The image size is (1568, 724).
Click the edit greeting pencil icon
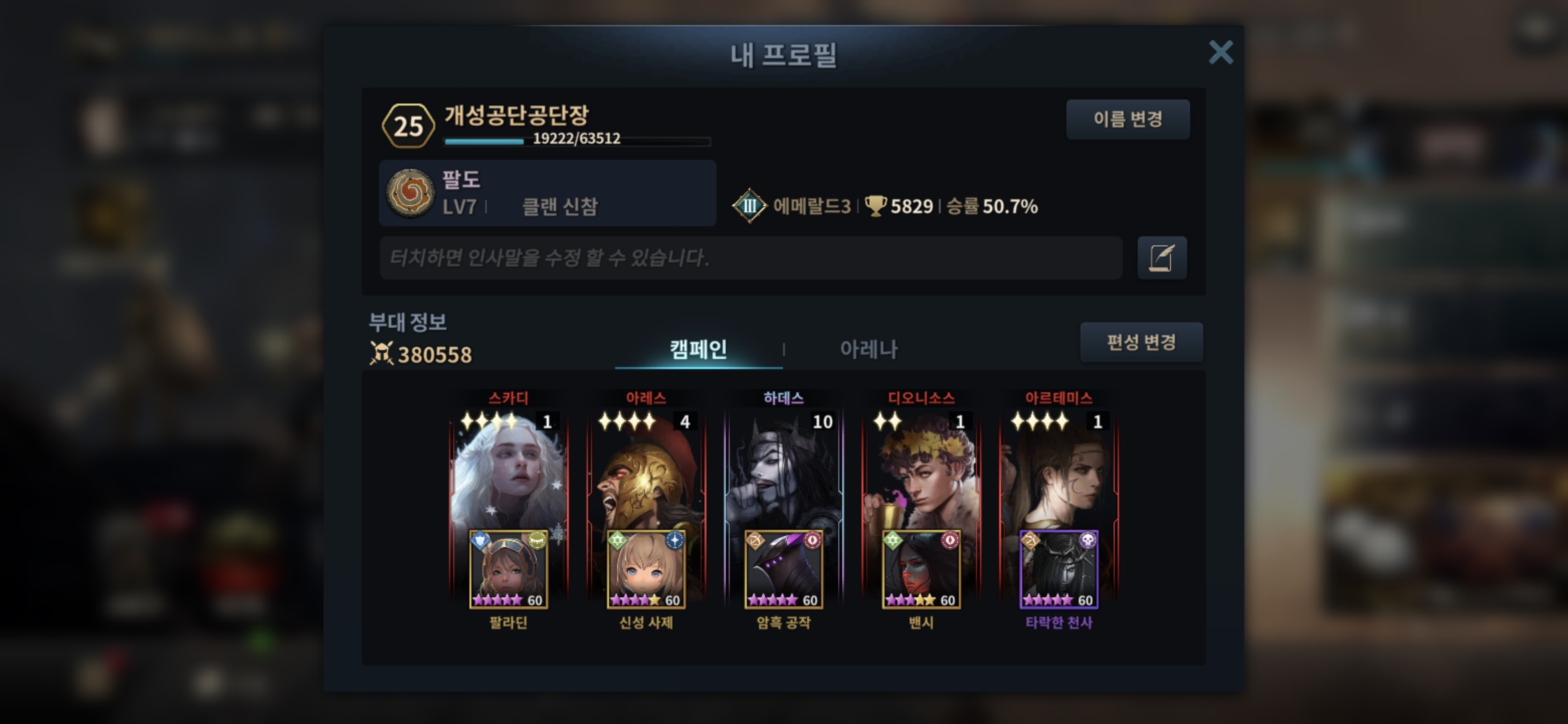tap(1162, 257)
